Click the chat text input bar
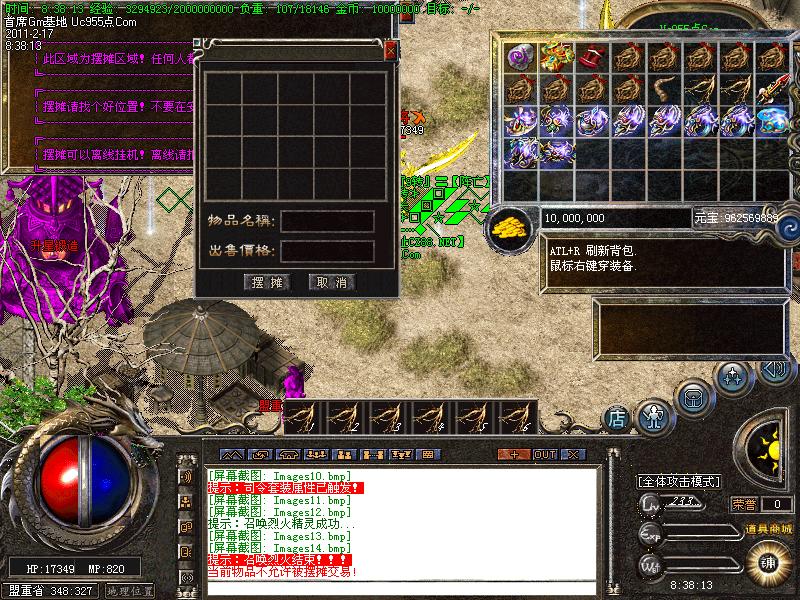This screenshot has height=600, width=800. [400, 587]
